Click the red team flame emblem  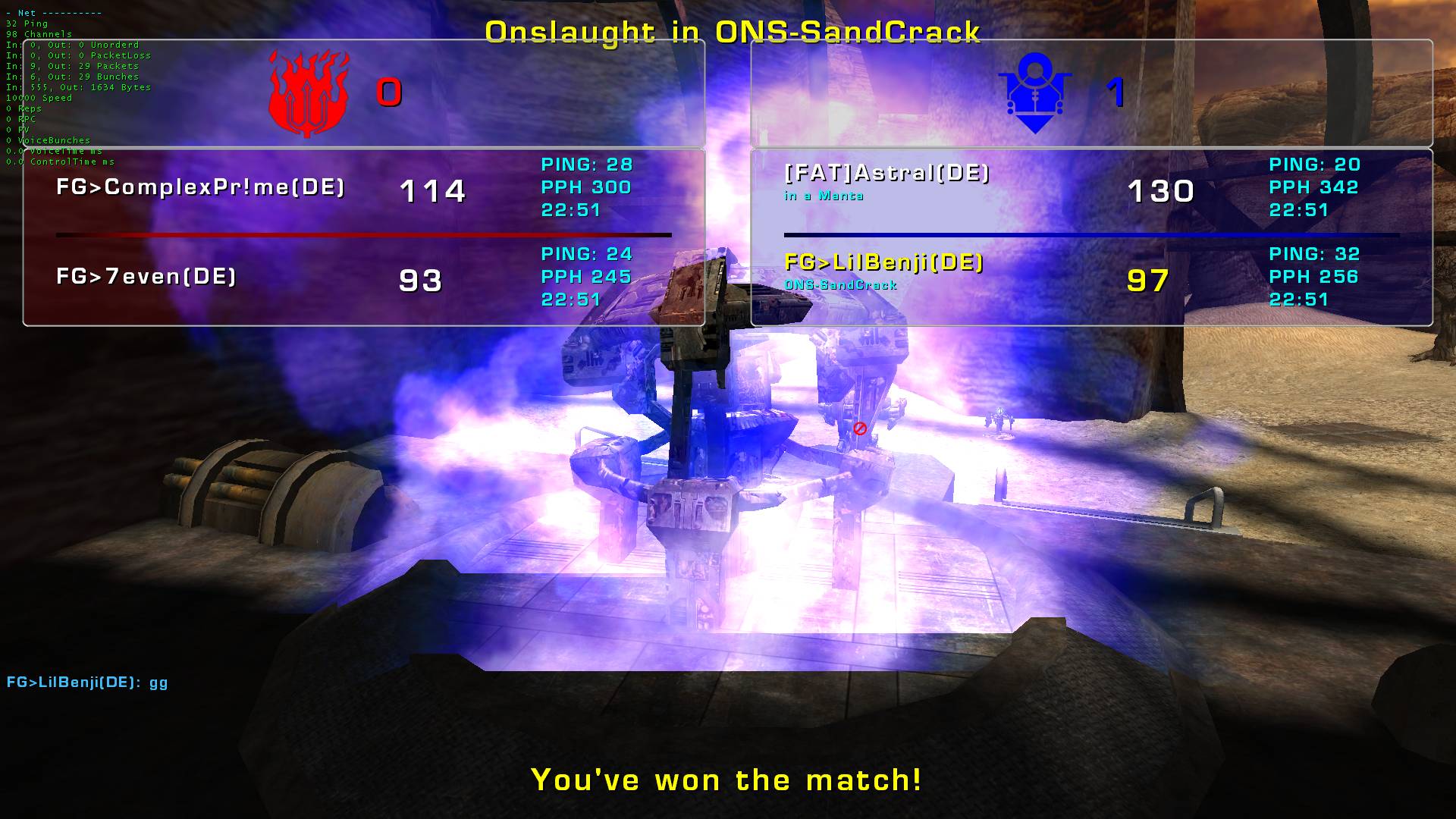coord(309,93)
